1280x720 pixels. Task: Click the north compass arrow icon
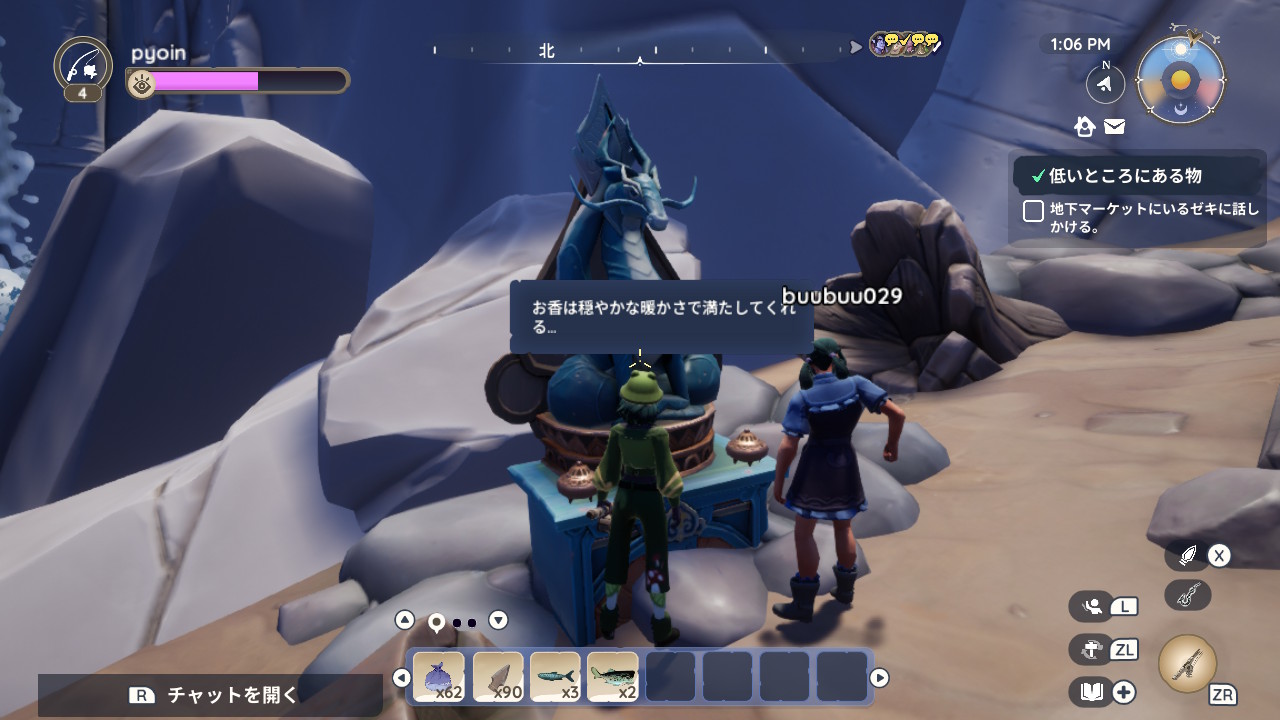coord(1105,85)
